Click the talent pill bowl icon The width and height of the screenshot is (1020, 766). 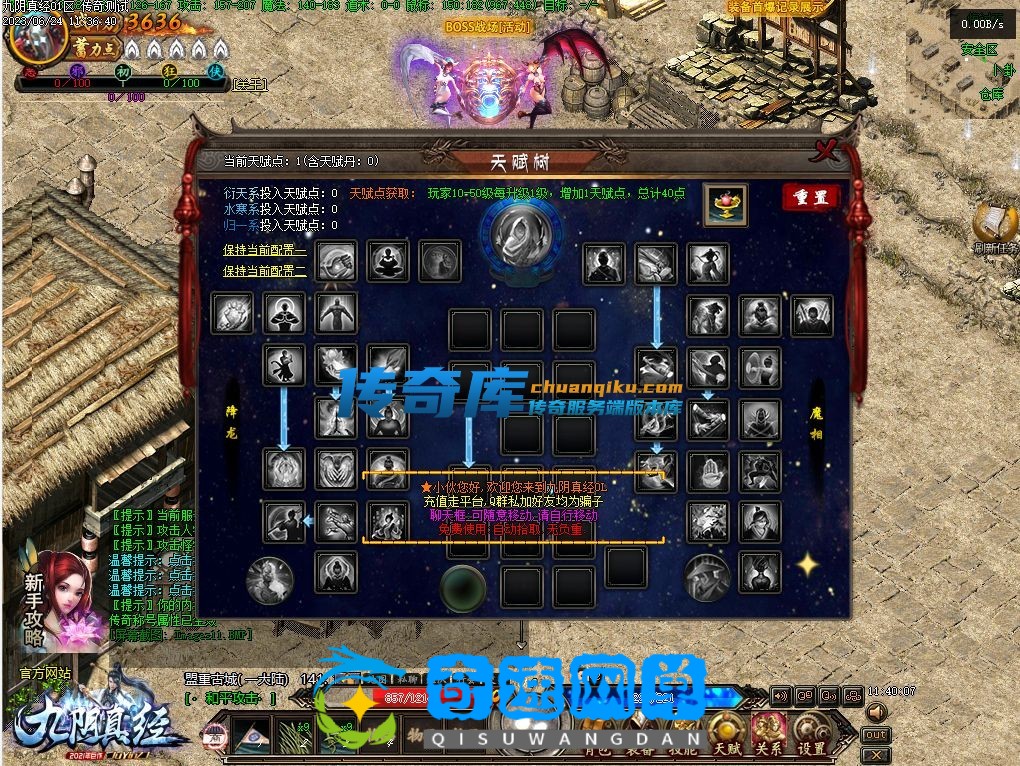[x=724, y=205]
